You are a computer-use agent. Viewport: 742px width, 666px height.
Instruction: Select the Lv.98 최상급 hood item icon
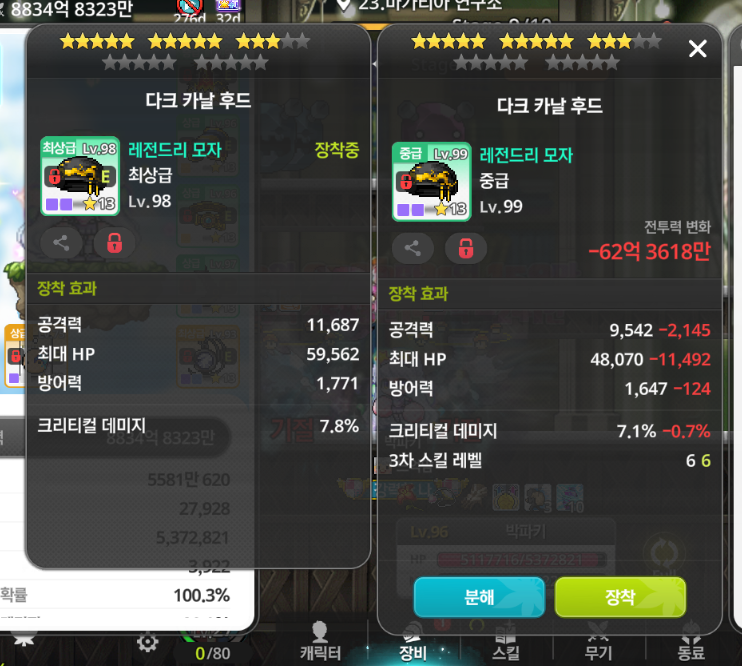[80, 176]
